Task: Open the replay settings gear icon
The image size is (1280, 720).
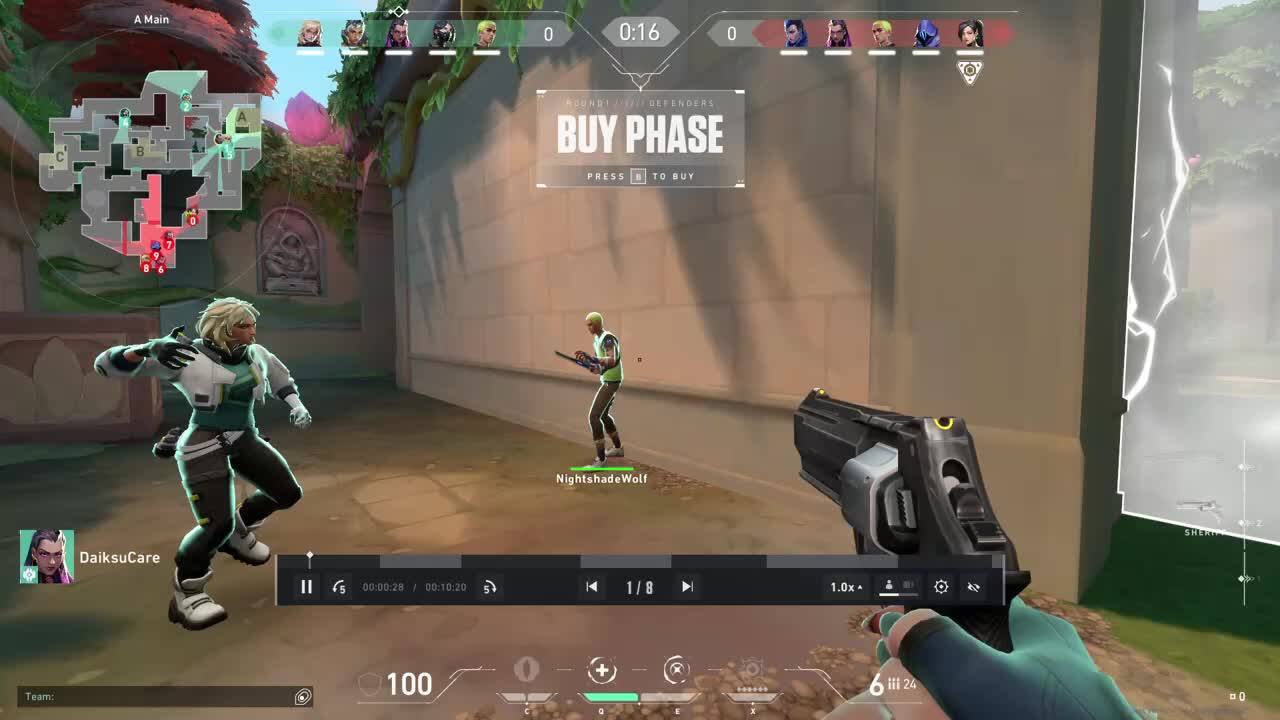Action: click(941, 587)
